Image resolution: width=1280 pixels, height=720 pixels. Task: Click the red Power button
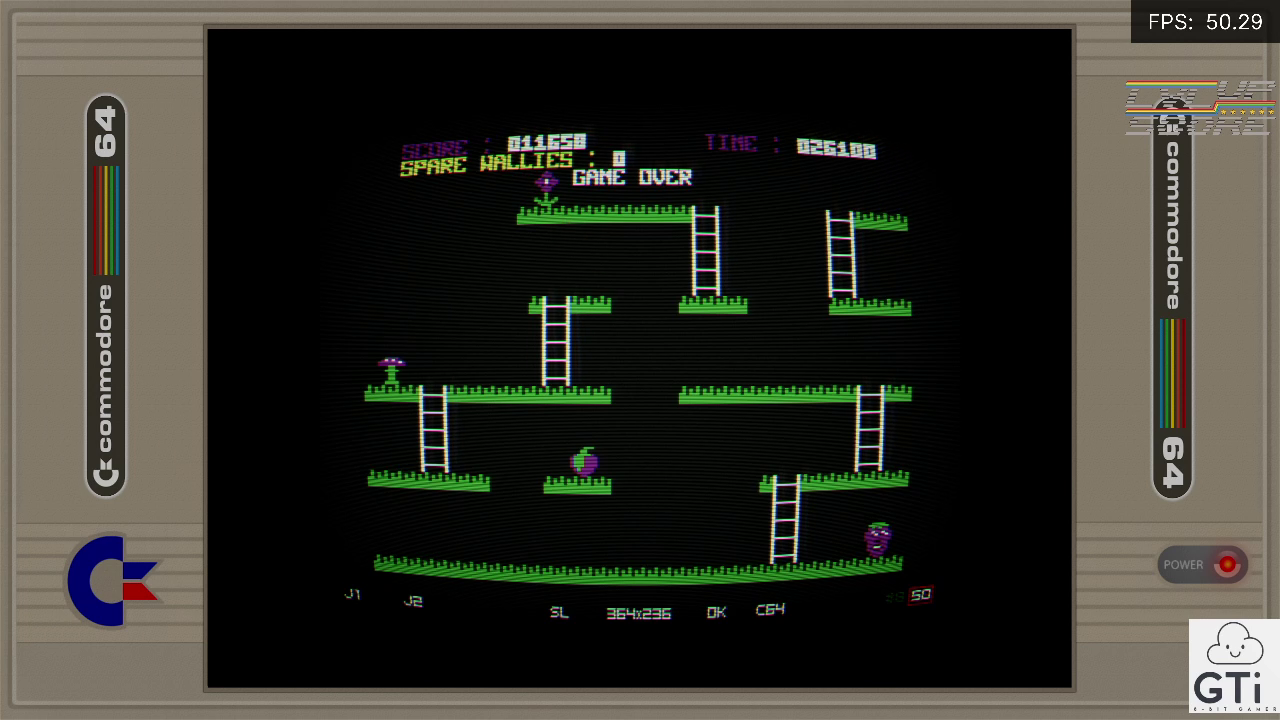1225,565
